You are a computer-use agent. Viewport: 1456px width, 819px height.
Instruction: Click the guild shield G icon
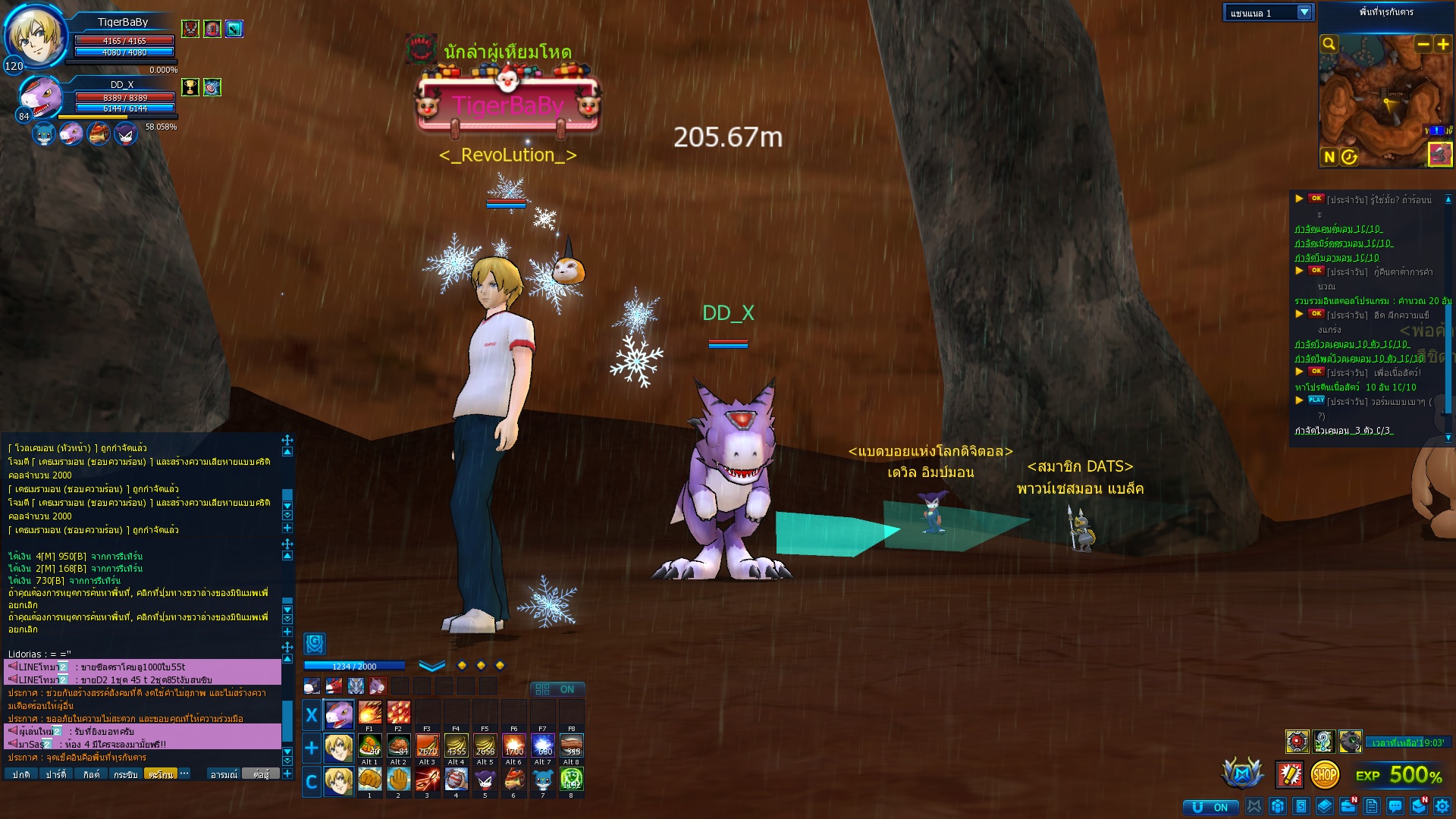point(315,644)
